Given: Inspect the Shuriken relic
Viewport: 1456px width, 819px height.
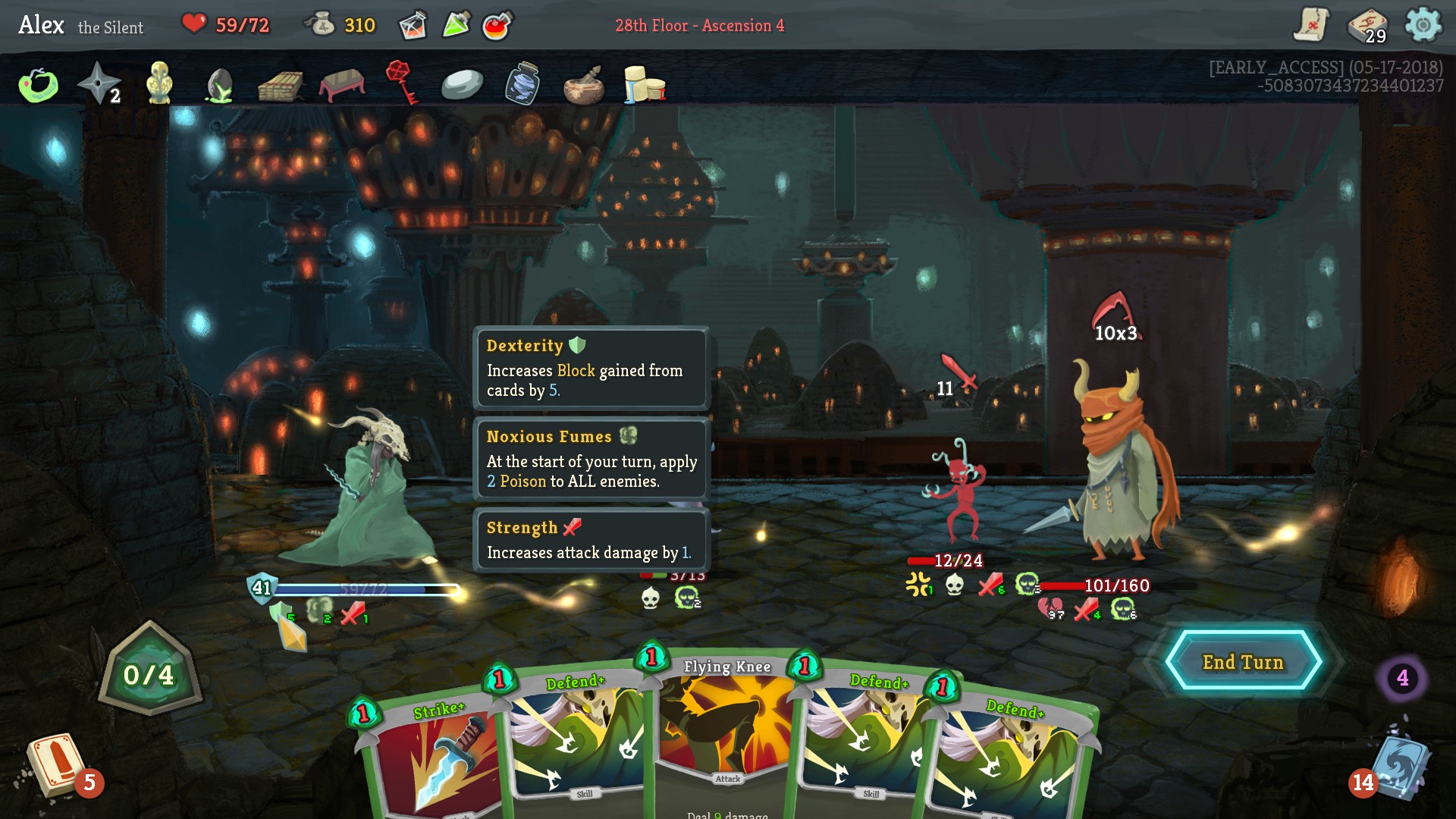Looking at the screenshot, I should (99, 83).
